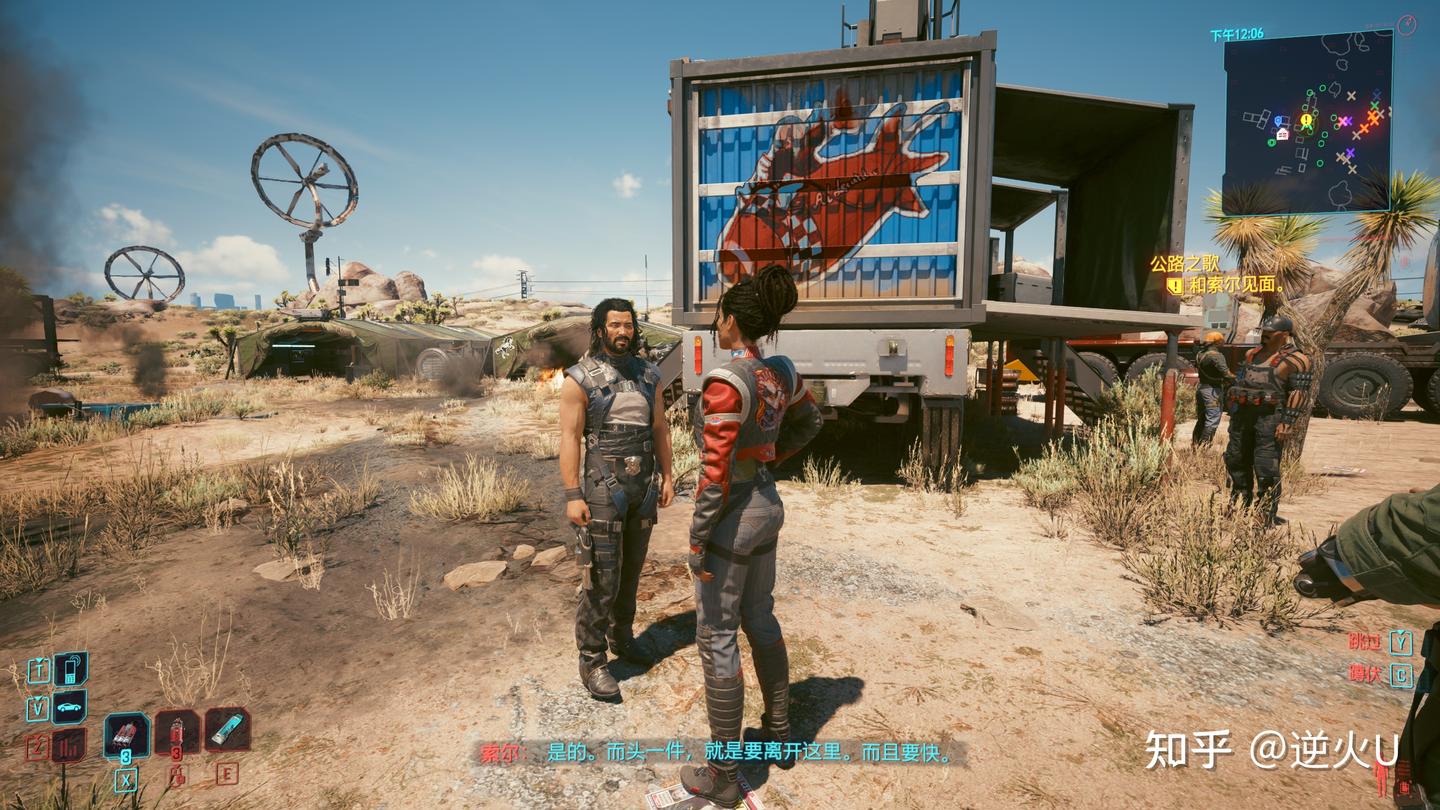
Task: Select the blue map pin on the minimap
Action: click(1278, 119)
